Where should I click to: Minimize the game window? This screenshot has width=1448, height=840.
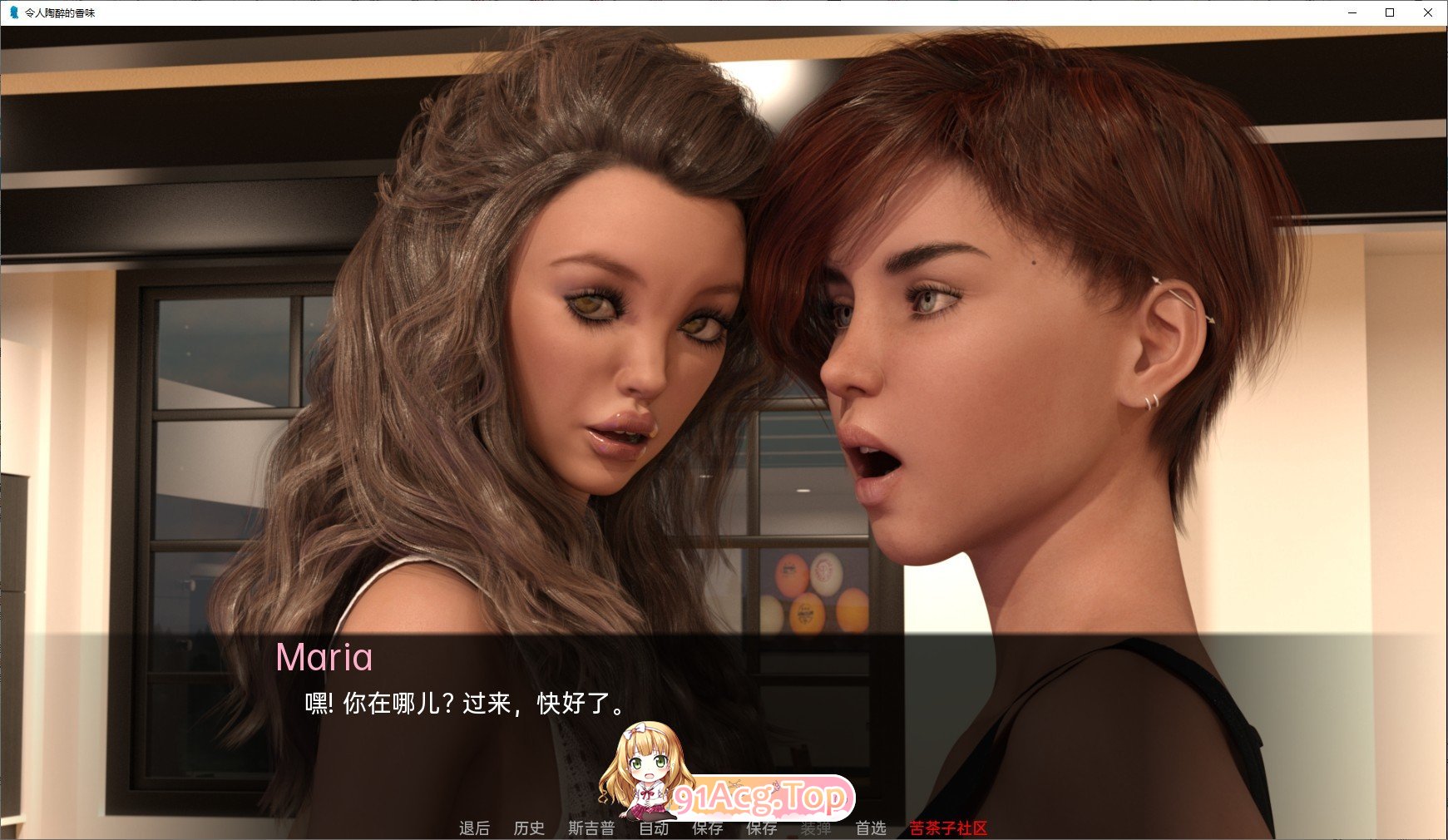[x=1352, y=12]
